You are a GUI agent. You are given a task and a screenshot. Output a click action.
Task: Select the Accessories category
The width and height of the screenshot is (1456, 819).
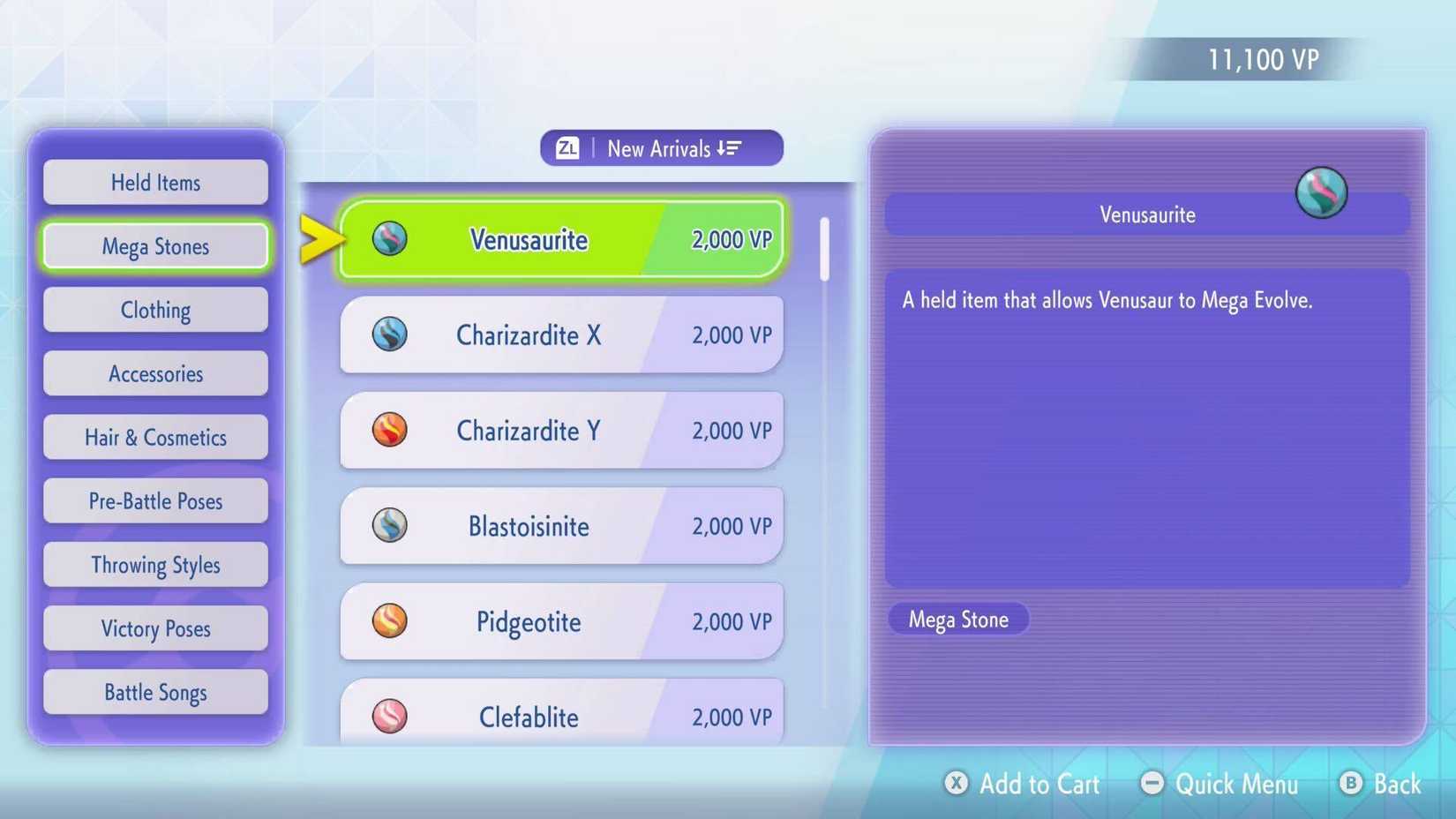point(155,373)
